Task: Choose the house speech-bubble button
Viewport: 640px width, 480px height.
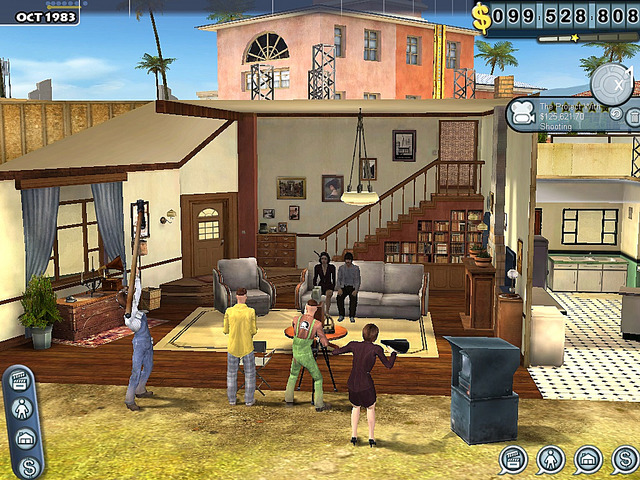Action: (588, 460)
